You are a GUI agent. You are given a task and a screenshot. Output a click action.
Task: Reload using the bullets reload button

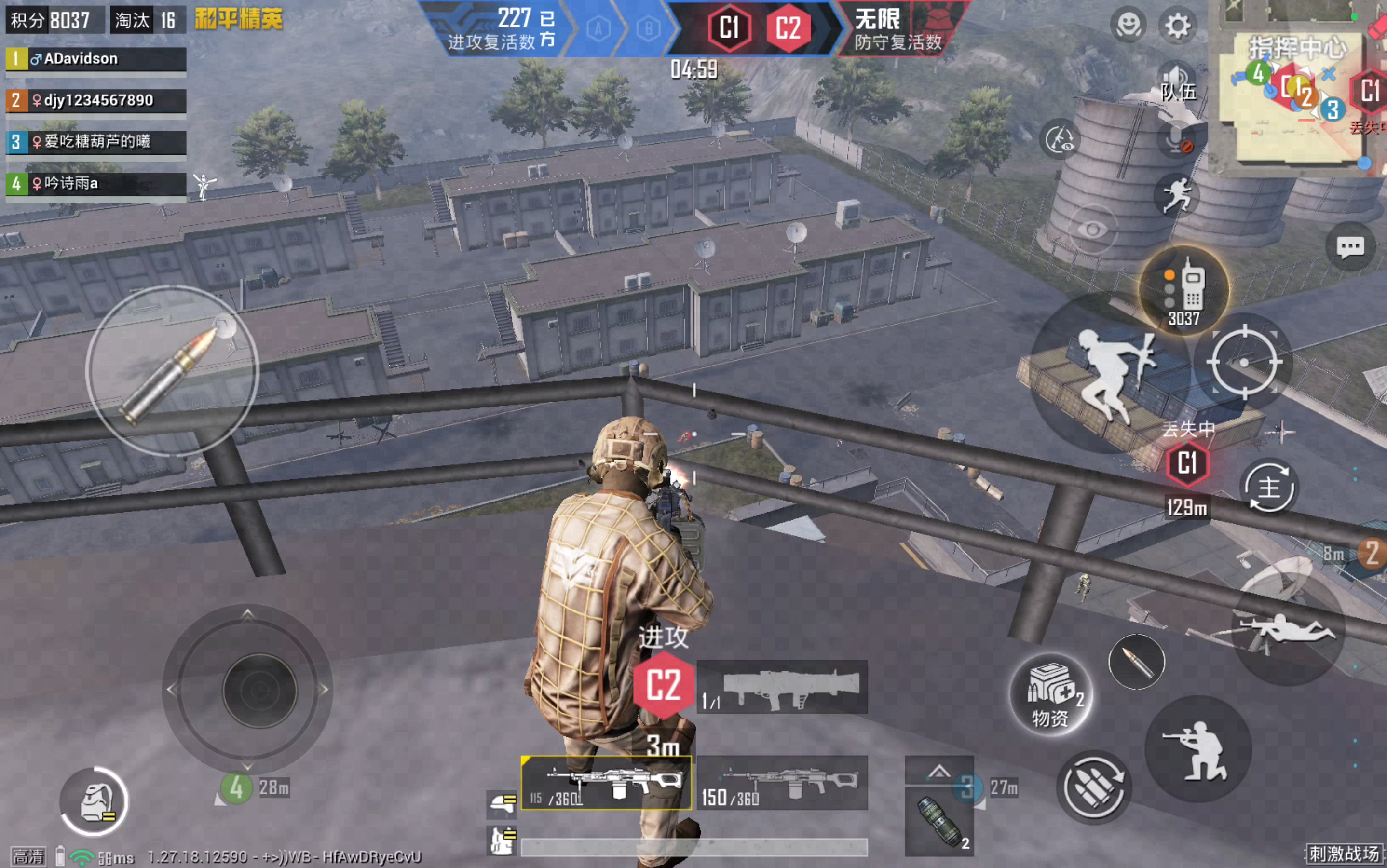1094,787
